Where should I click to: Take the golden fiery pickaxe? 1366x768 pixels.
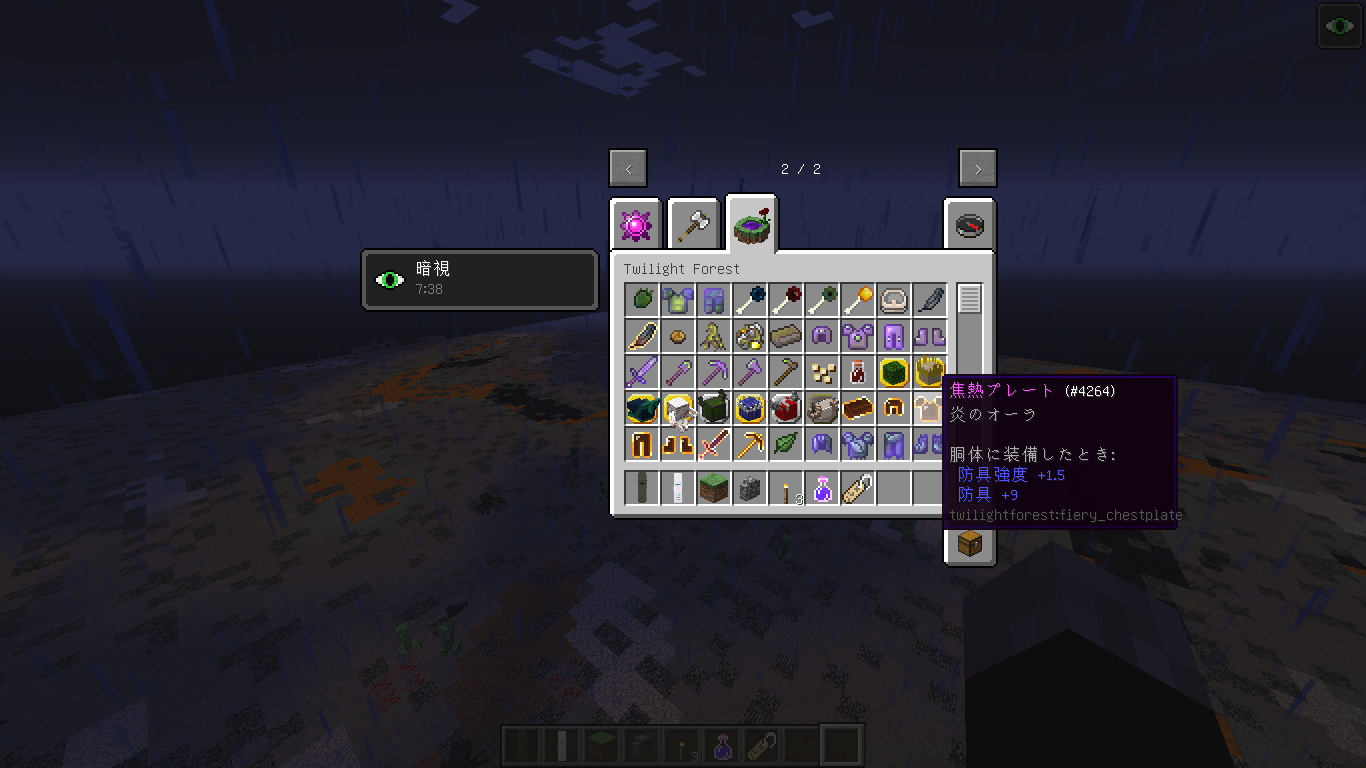pyautogui.click(x=749, y=444)
